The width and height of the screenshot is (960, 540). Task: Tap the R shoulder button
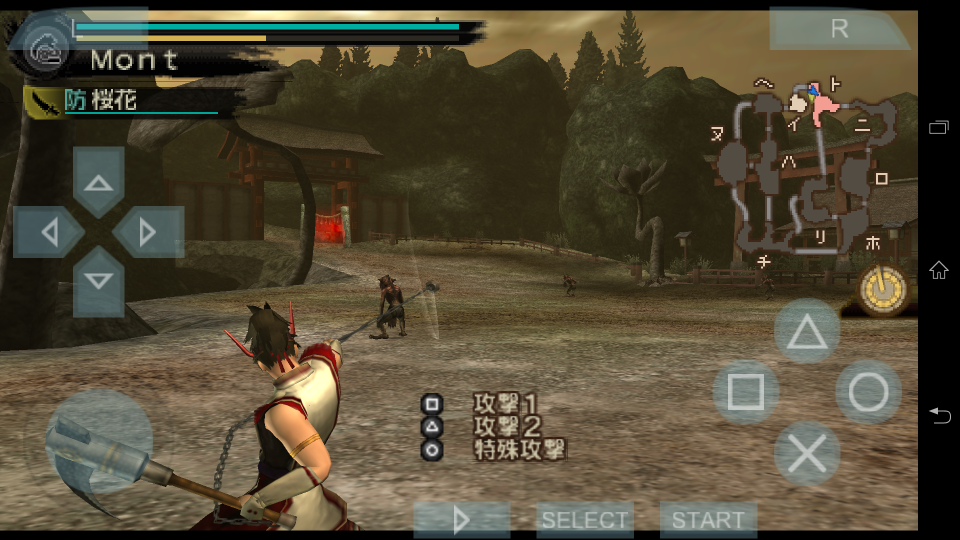pos(839,29)
